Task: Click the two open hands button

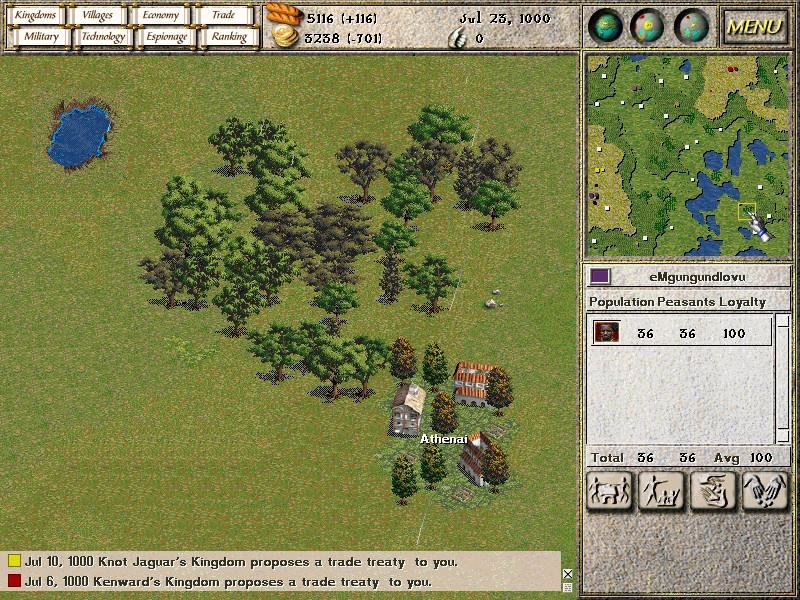Action: [765, 490]
